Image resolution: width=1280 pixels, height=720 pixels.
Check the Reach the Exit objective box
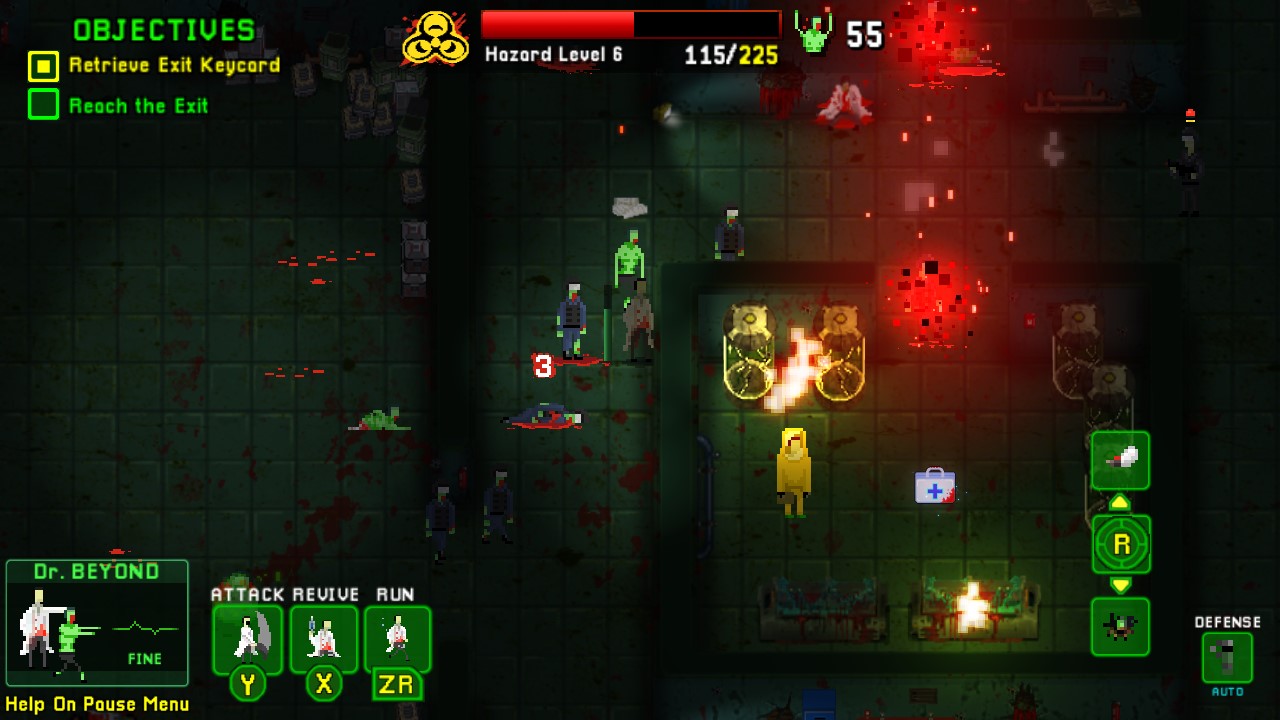[x=44, y=104]
